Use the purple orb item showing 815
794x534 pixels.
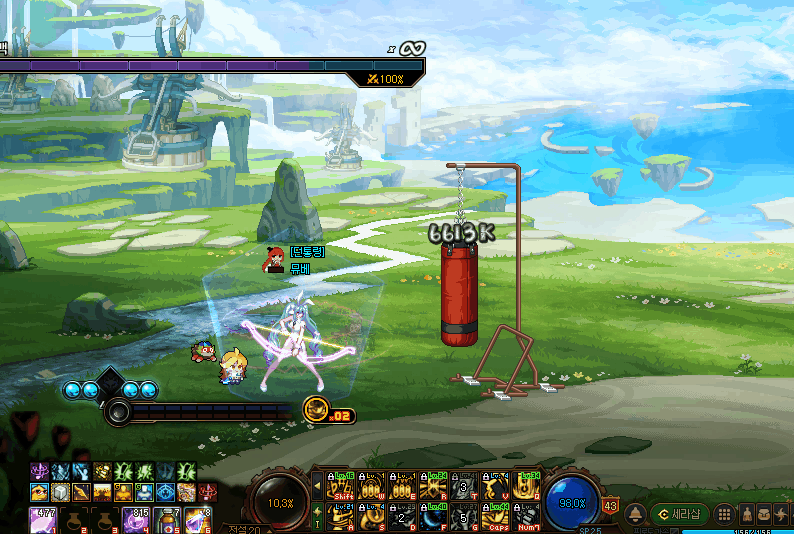pos(135,521)
